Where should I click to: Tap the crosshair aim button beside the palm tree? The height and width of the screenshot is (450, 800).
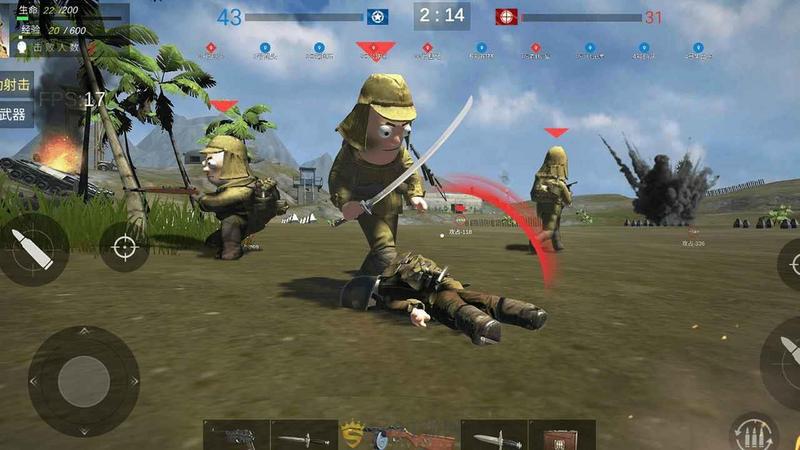pyautogui.click(x=124, y=246)
